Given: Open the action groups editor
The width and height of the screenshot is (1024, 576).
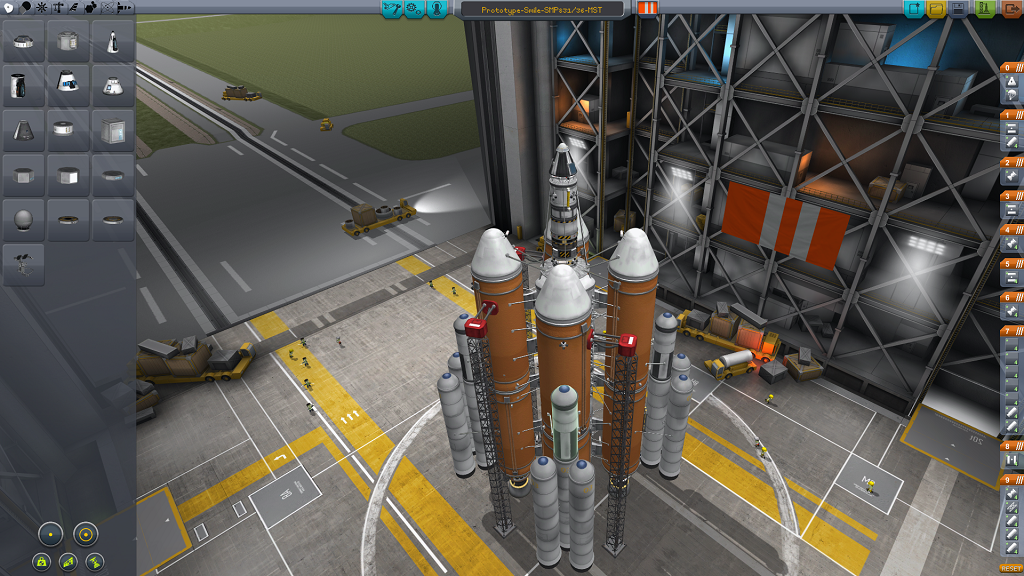Looking at the screenshot, I should [414, 9].
